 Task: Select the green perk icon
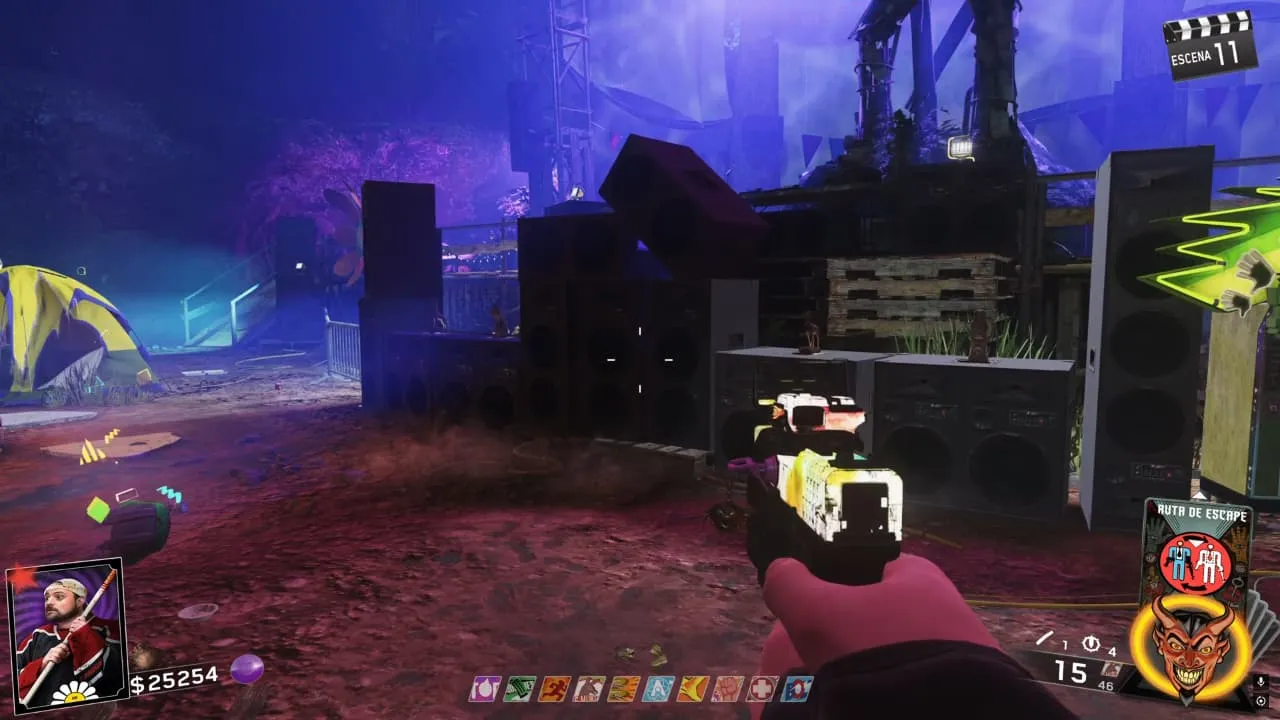click(519, 688)
